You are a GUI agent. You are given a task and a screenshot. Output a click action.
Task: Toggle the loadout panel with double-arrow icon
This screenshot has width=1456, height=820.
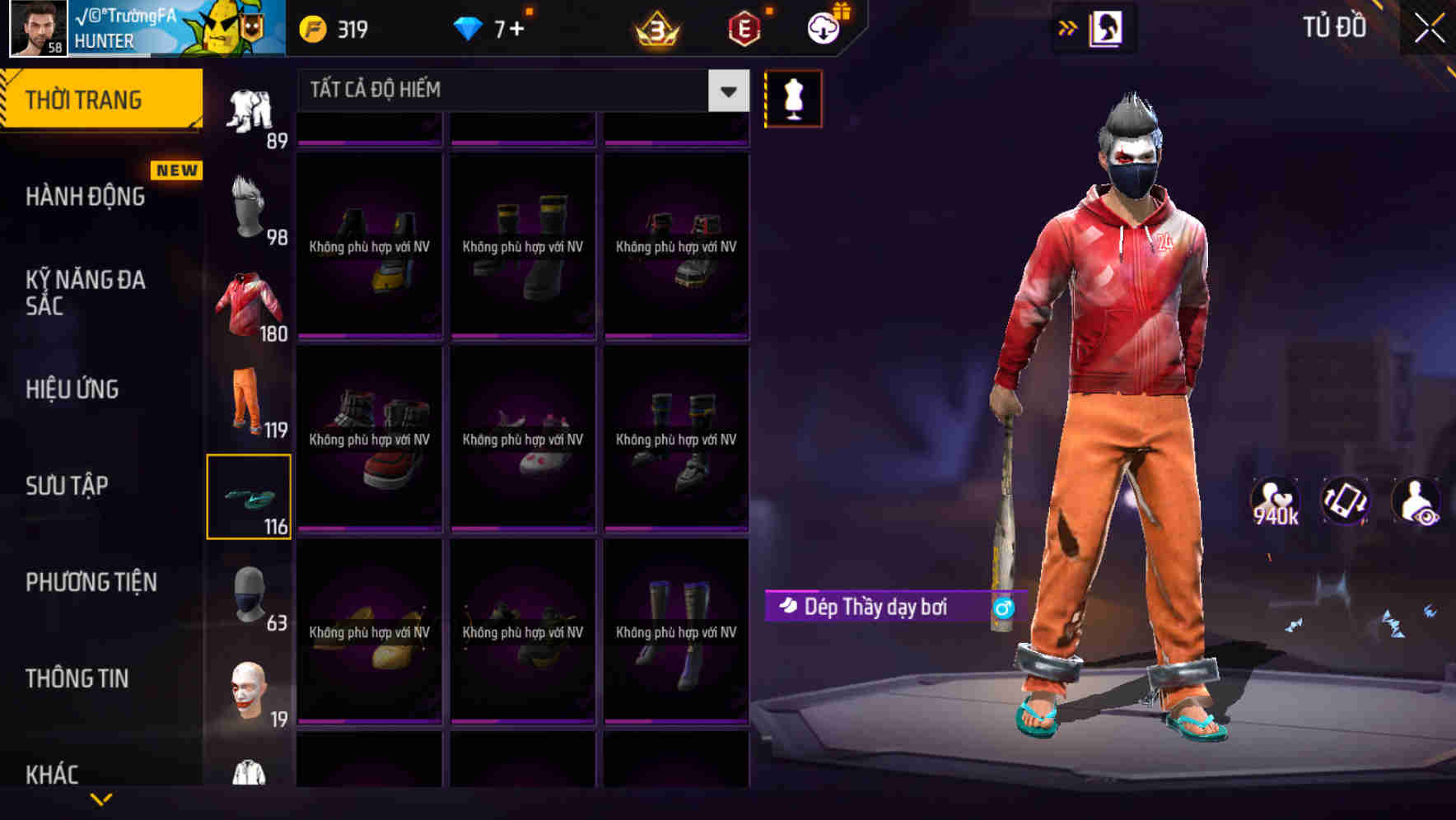pos(1068,27)
